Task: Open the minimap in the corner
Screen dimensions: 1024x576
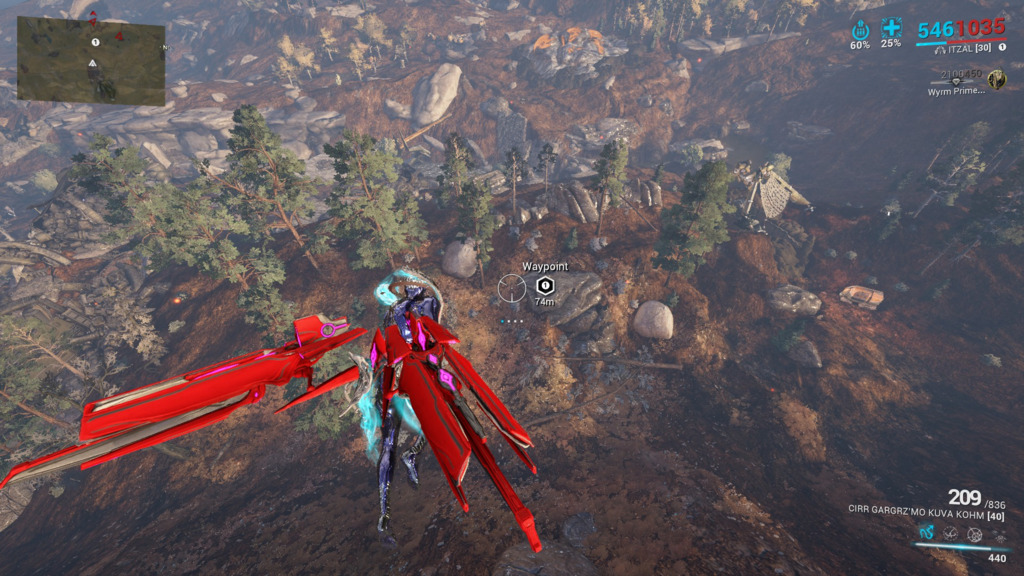Action: point(91,61)
